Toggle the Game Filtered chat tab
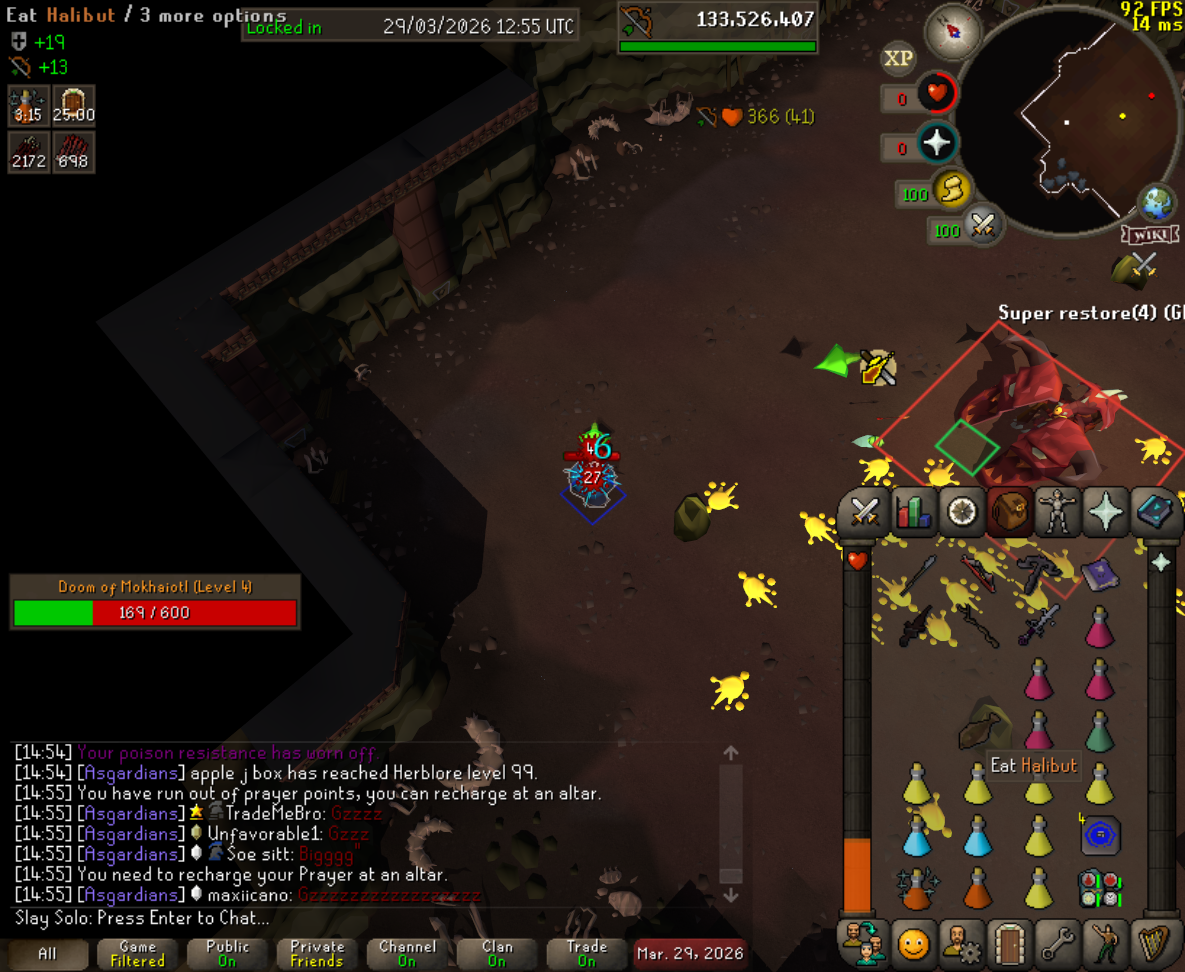The width and height of the screenshot is (1185, 972). (137, 953)
